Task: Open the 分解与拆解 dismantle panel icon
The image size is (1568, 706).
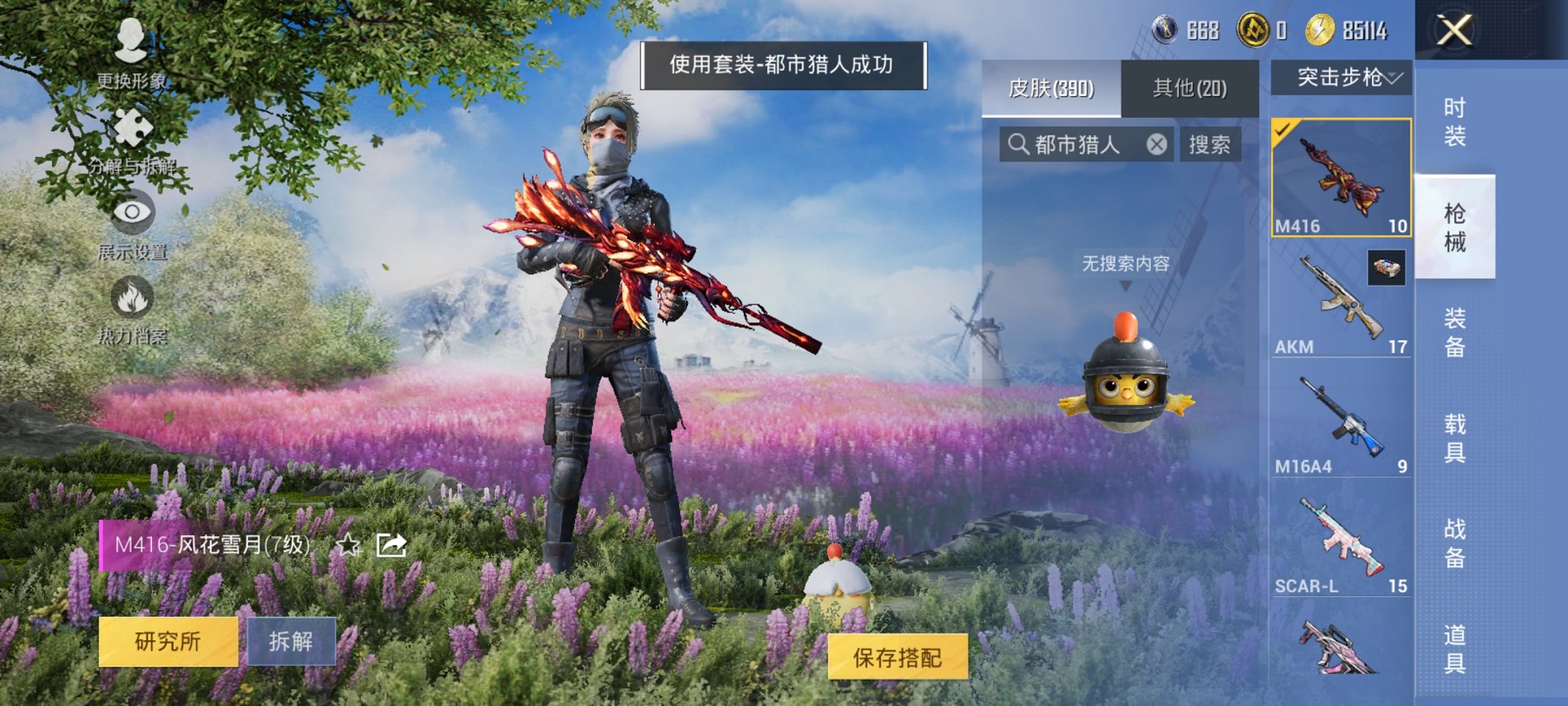Action: [131, 127]
